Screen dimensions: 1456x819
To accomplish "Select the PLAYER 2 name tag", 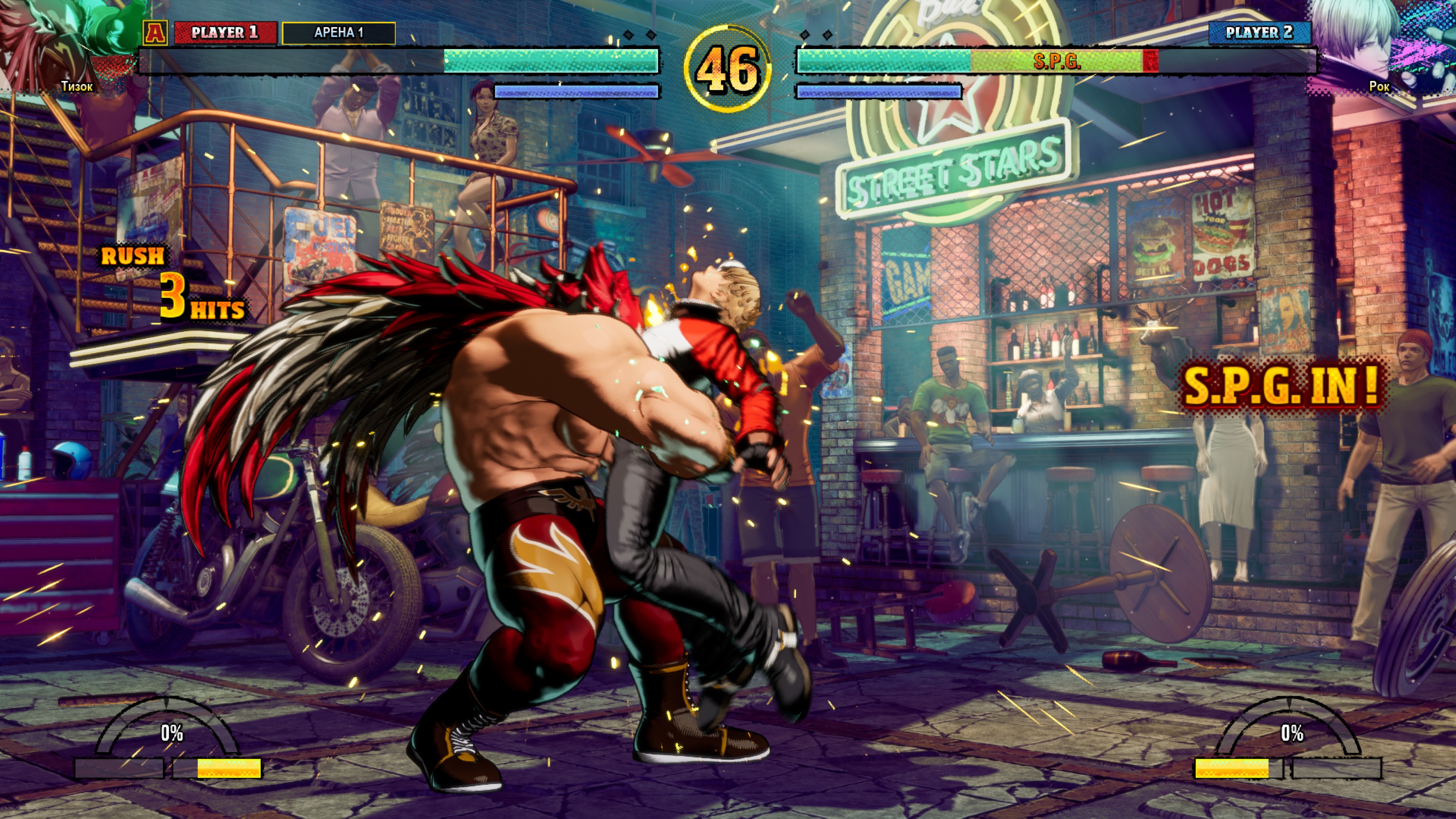I will (x=1259, y=33).
